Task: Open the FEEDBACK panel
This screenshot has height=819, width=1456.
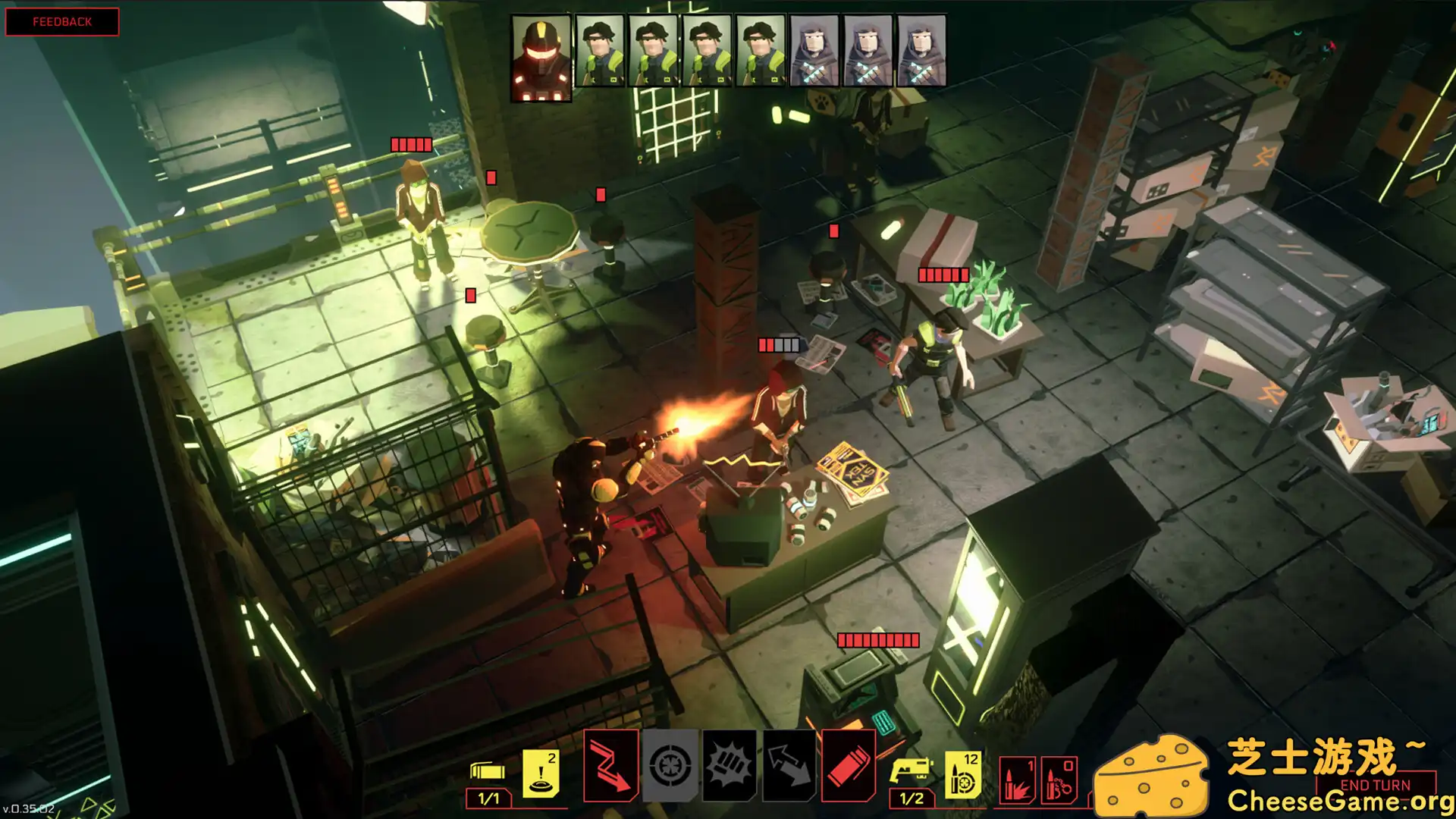Action: 63,21
